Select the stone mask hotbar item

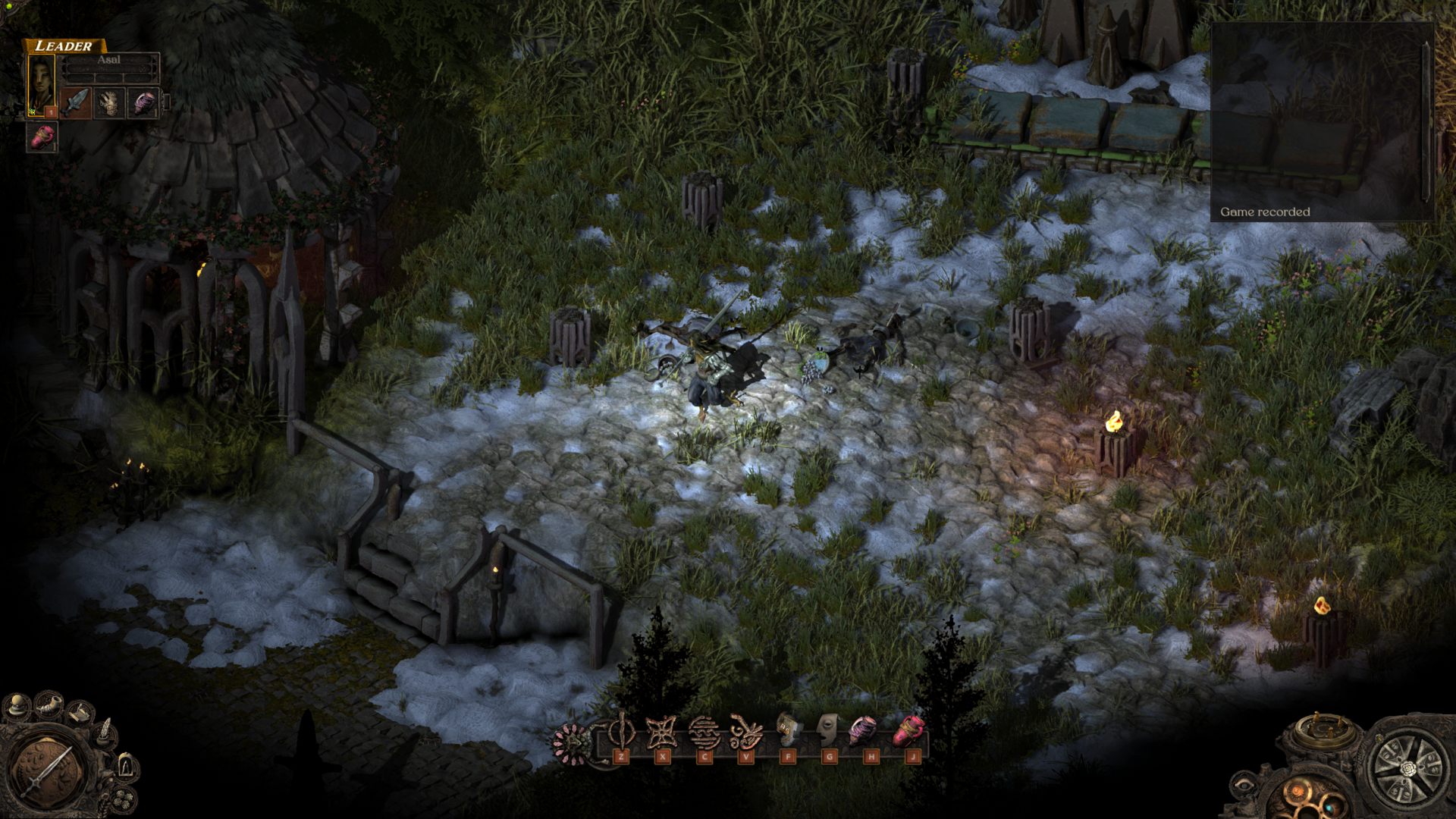tap(829, 732)
